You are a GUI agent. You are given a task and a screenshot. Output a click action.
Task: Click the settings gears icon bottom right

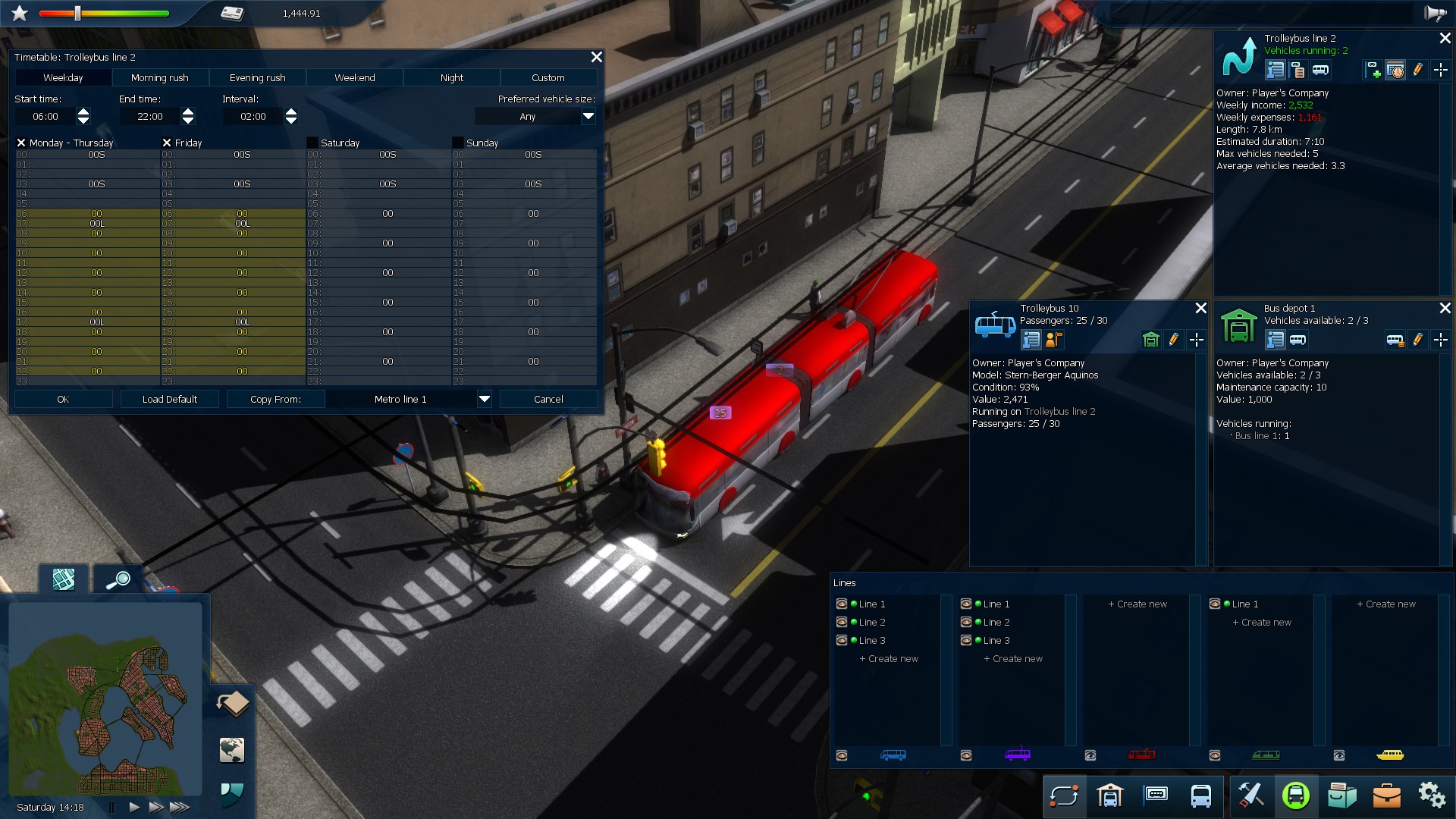tap(1432, 796)
